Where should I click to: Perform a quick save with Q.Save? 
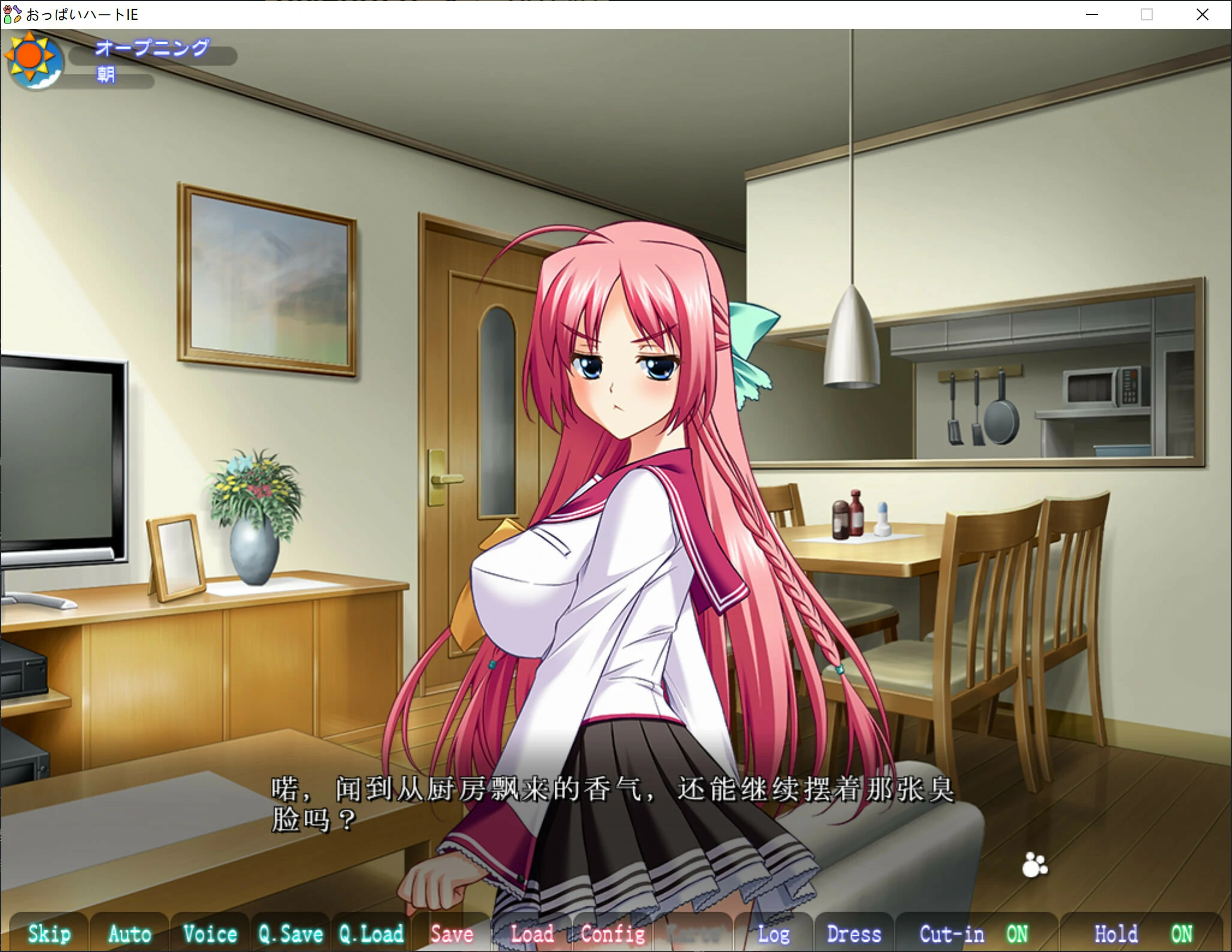(290, 933)
